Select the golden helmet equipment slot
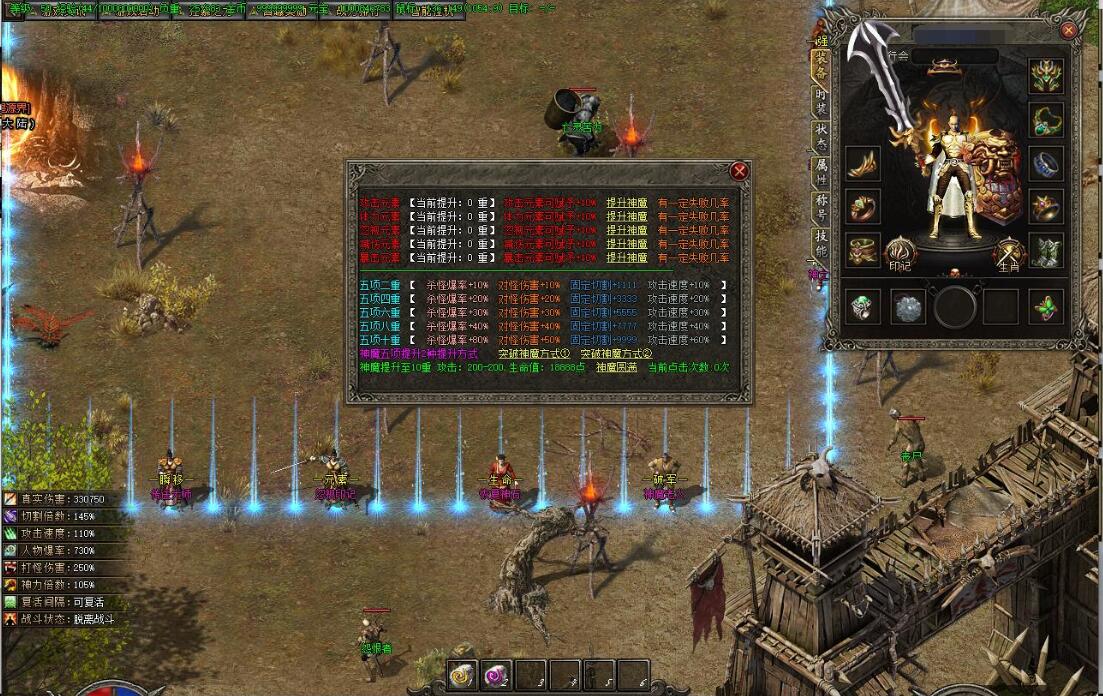 coord(1046,76)
